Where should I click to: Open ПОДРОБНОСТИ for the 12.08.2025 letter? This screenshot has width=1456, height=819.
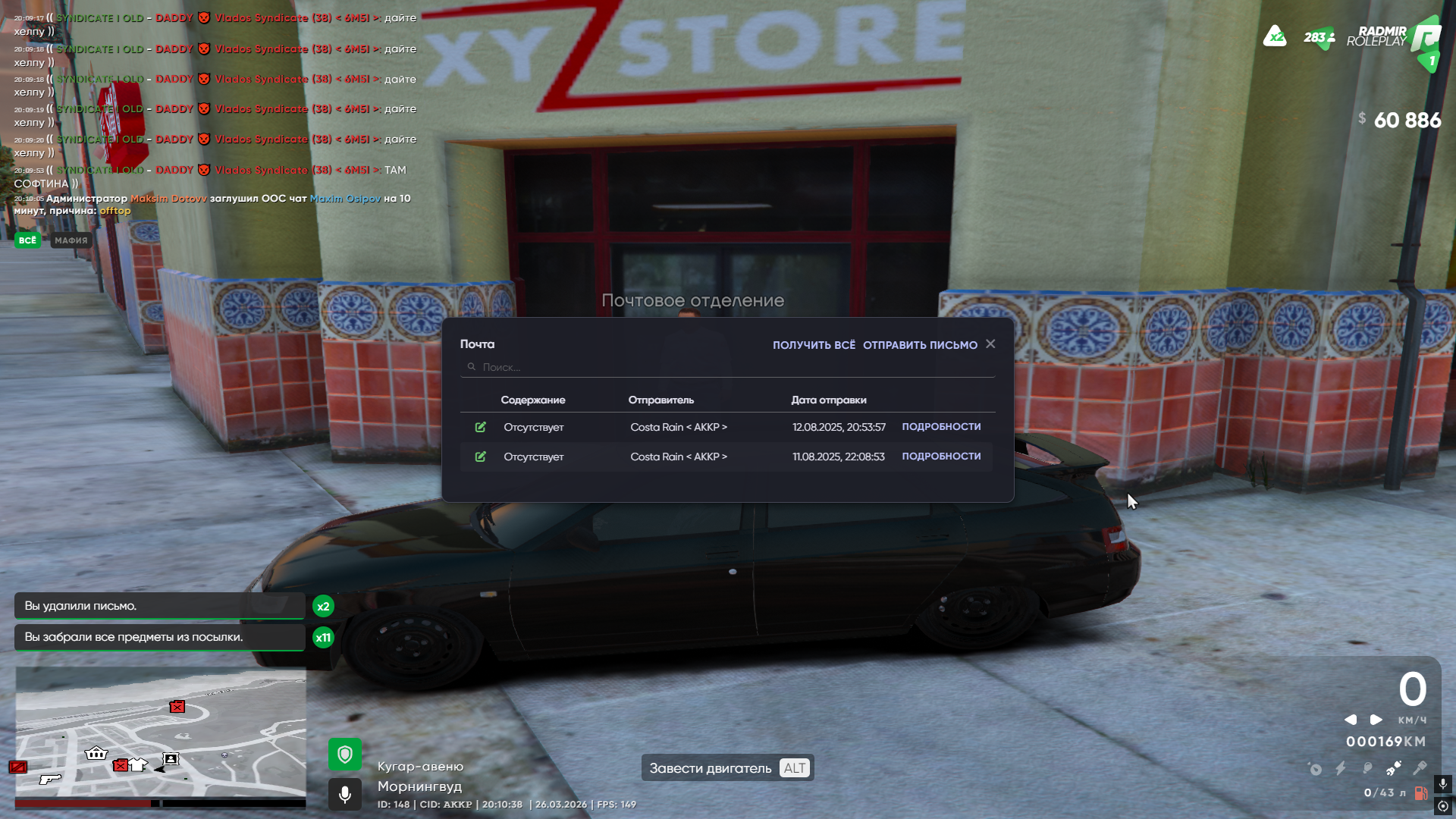coord(941,427)
